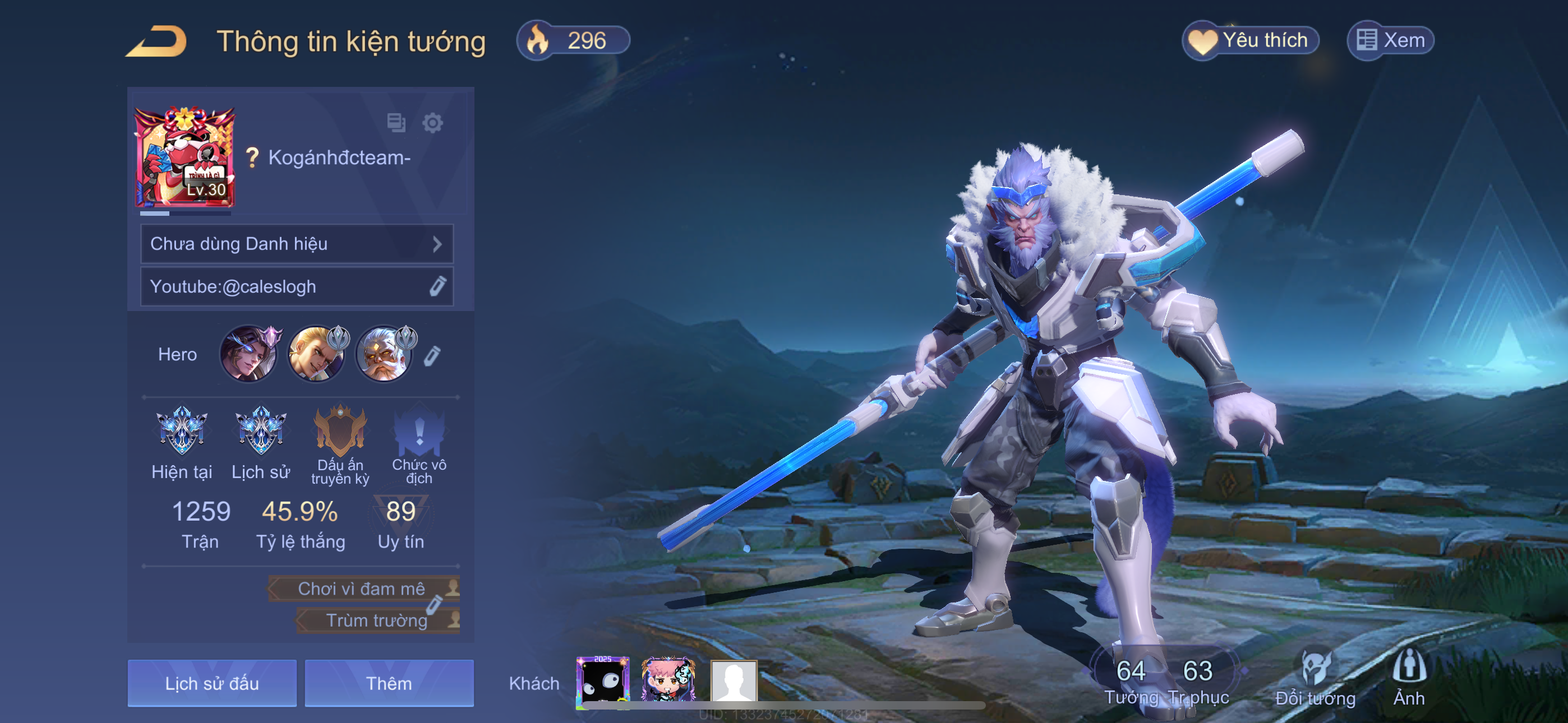1568x723 pixels.
Task: Open the Lịch sử đấu match history
Action: tap(212, 683)
